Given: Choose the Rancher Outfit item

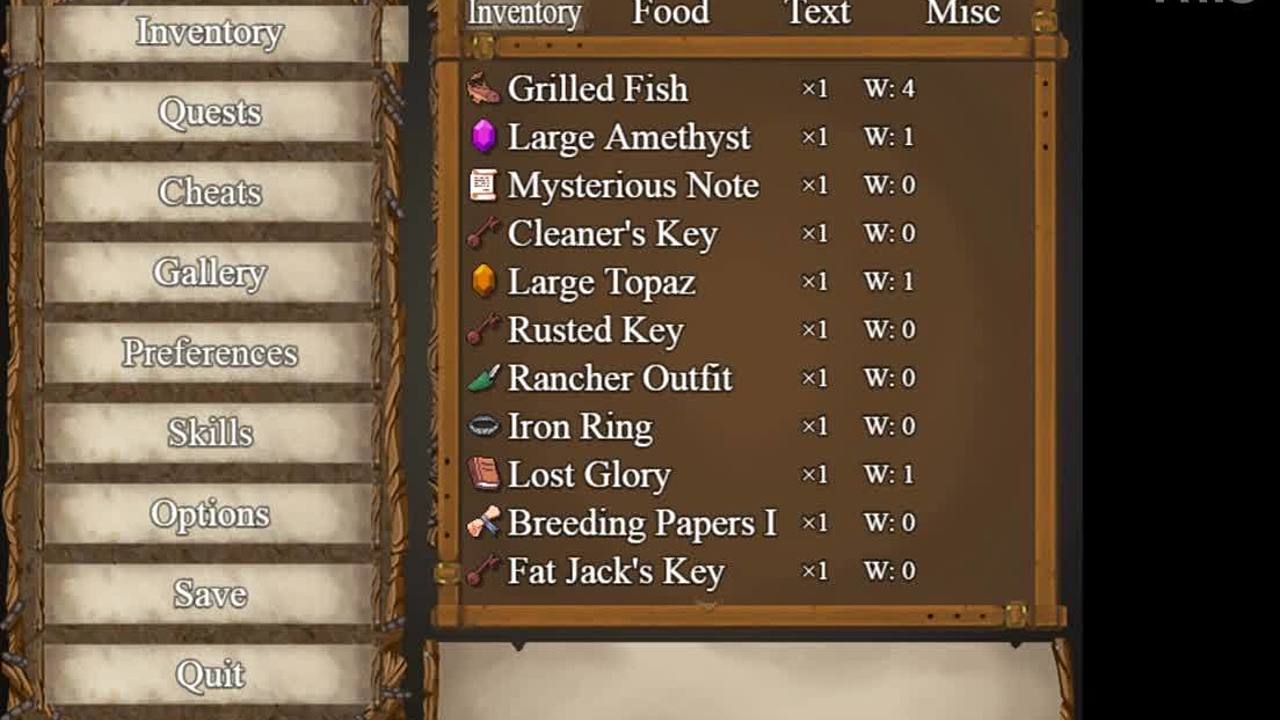Looking at the screenshot, I should (x=619, y=378).
